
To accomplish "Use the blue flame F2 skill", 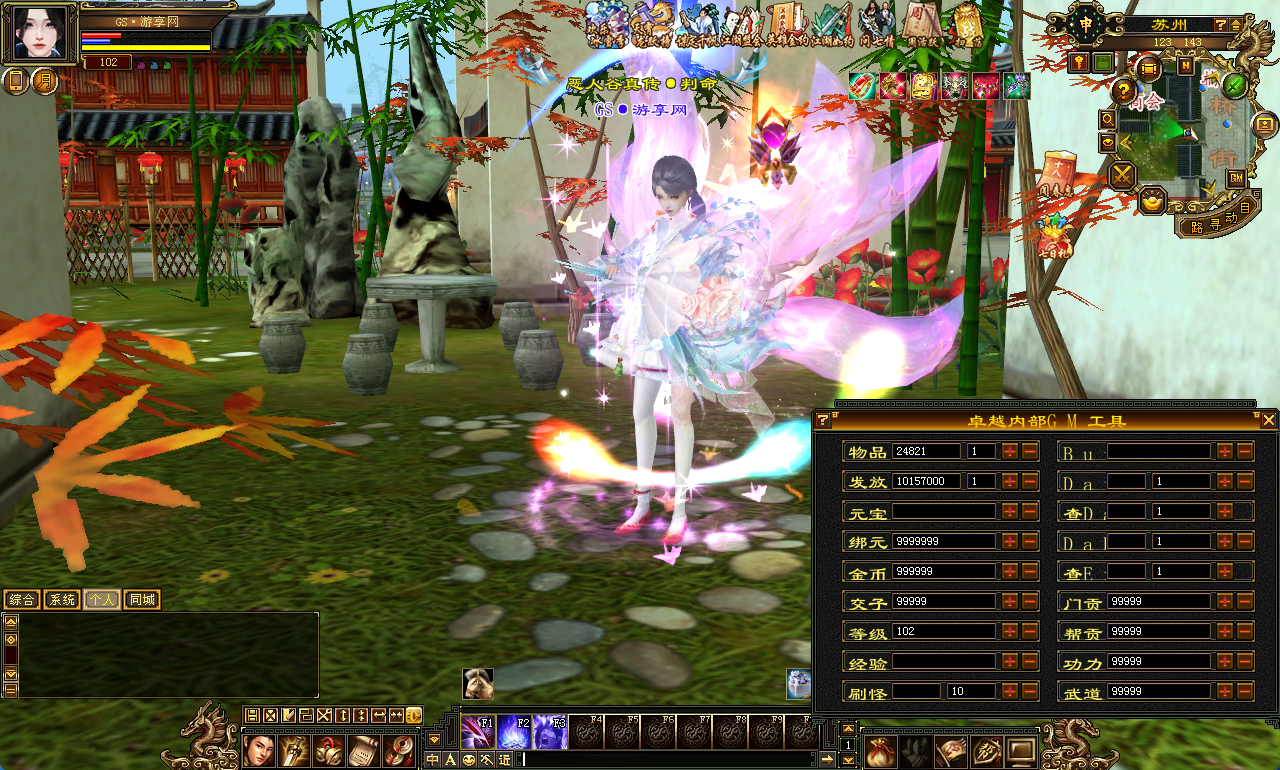I will coord(514,732).
